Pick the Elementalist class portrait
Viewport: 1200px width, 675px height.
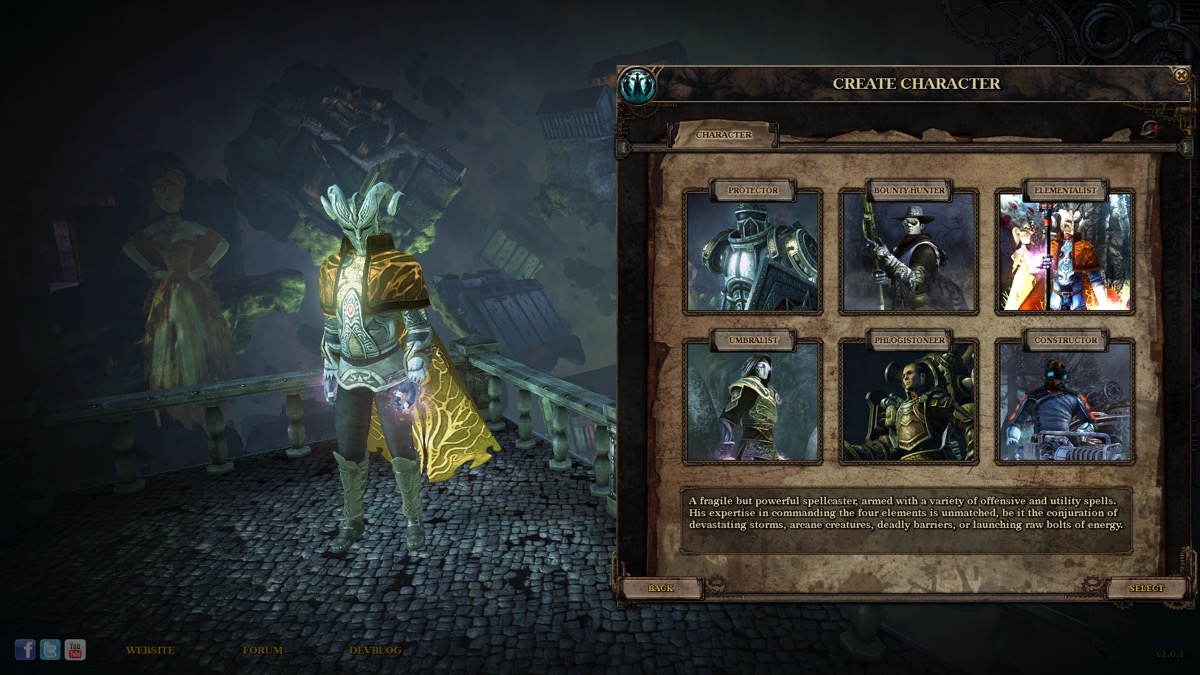(x=1064, y=251)
